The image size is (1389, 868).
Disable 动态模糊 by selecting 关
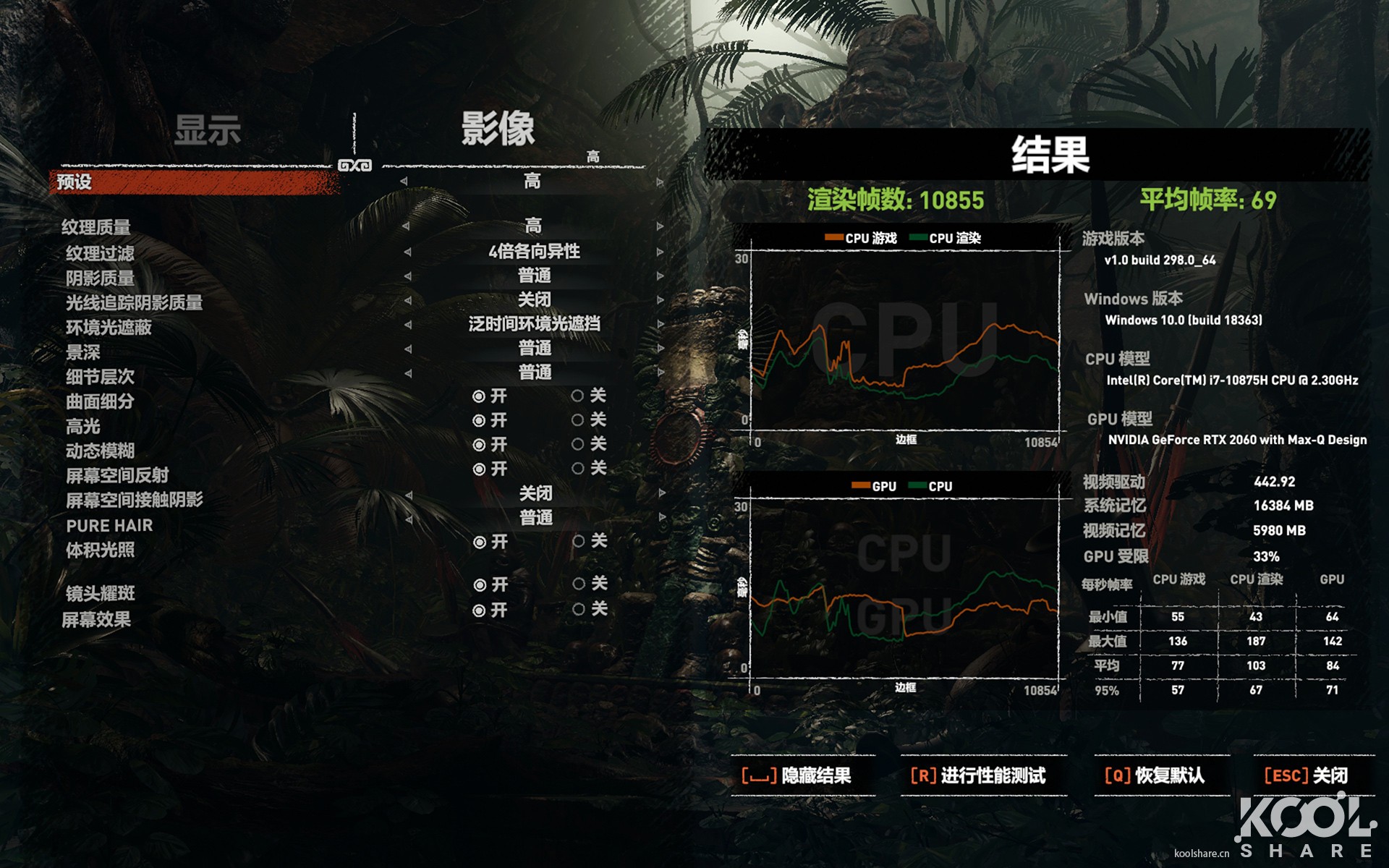pyautogui.click(x=579, y=445)
